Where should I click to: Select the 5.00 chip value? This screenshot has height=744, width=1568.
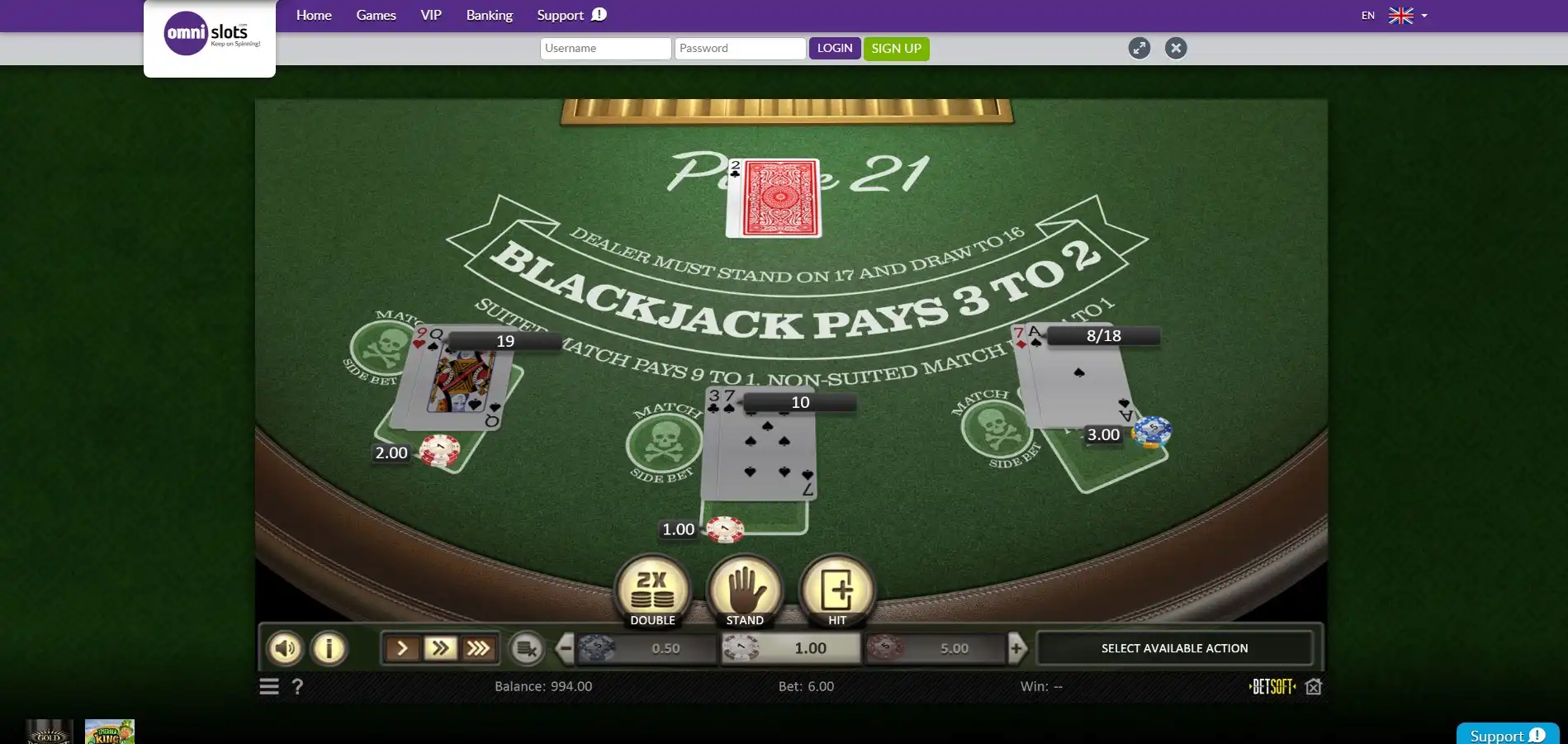[x=936, y=648]
